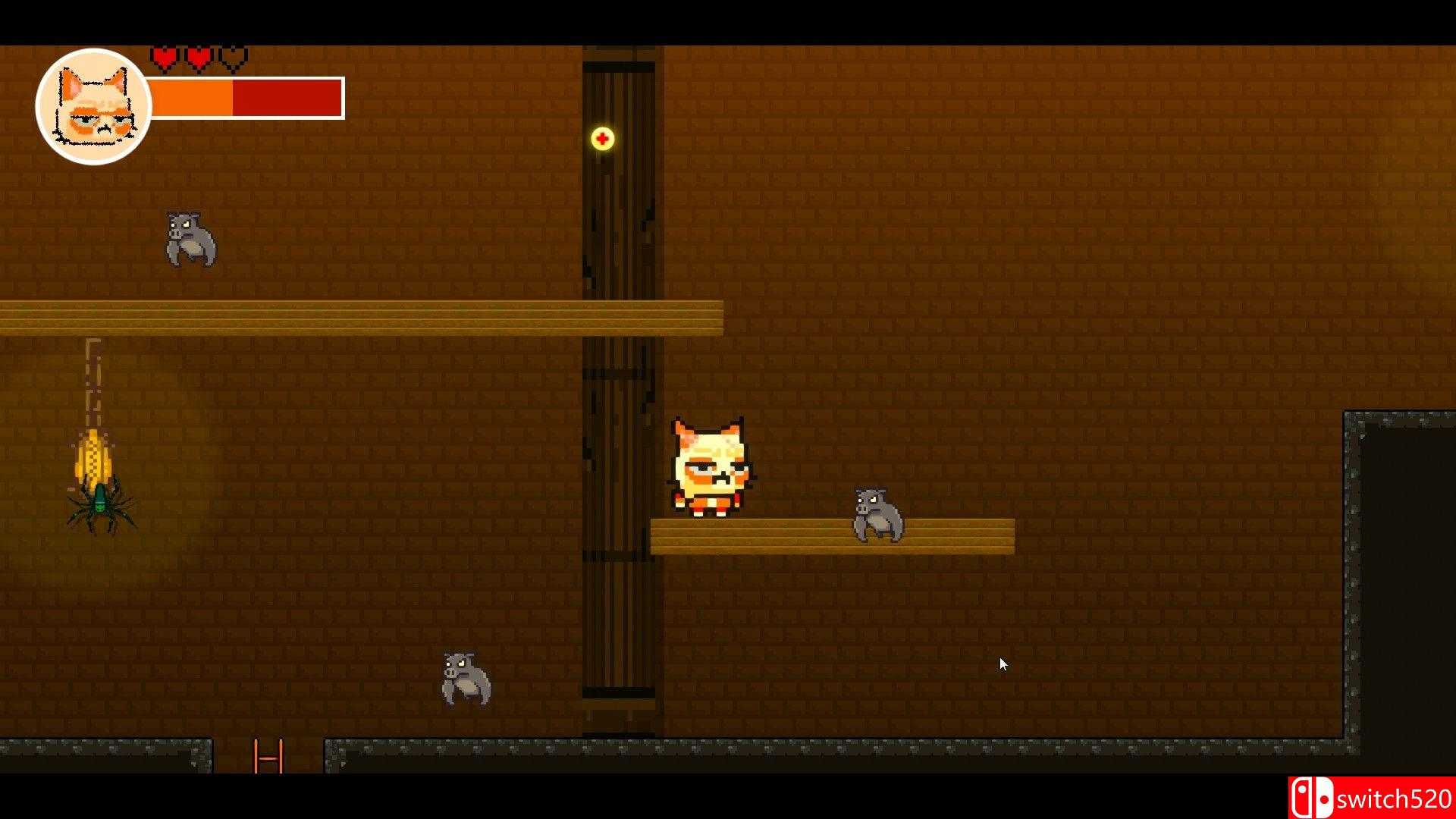1456x819 pixels.
Task: Collect the medical cross pickup
Action: tap(601, 139)
